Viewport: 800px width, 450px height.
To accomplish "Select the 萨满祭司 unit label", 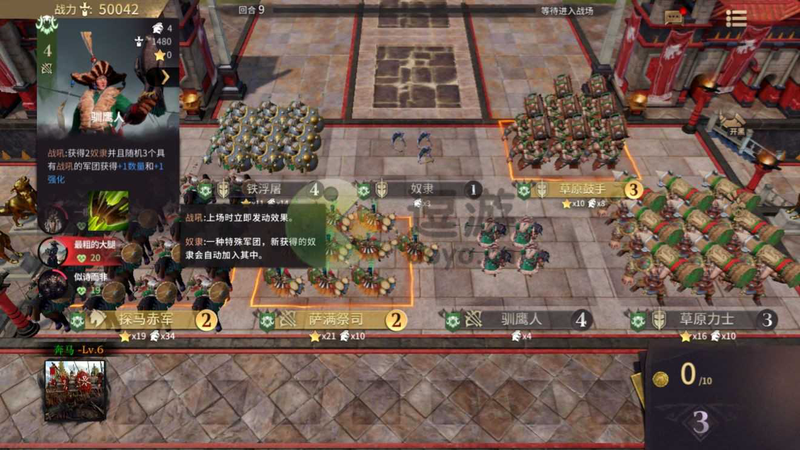I will pos(335,320).
